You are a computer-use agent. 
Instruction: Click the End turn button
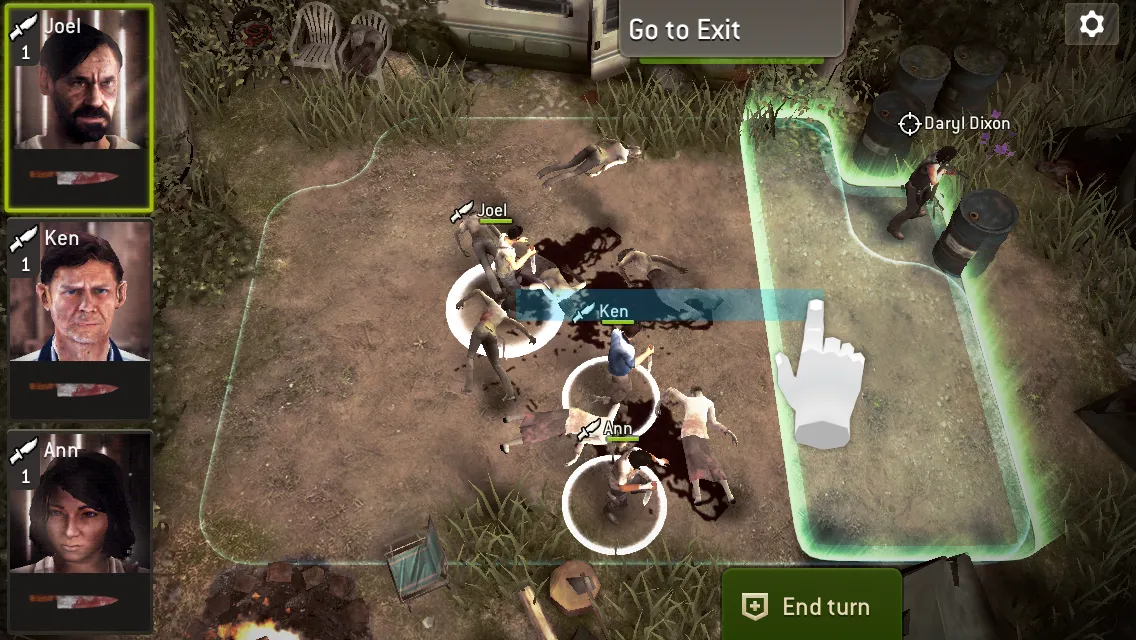click(811, 606)
